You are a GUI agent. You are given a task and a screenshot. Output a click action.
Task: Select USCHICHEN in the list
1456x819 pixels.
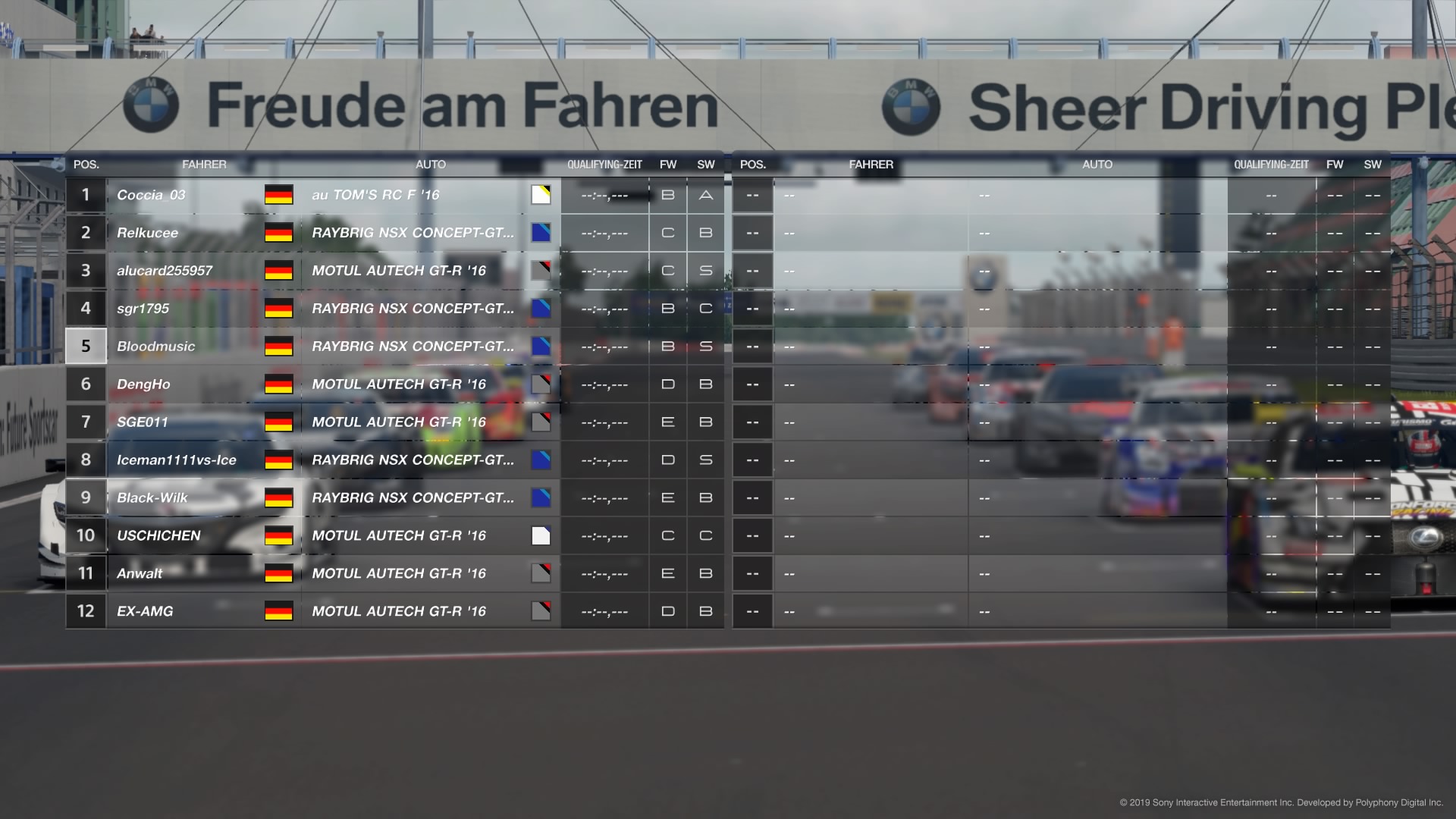click(x=158, y=536)
